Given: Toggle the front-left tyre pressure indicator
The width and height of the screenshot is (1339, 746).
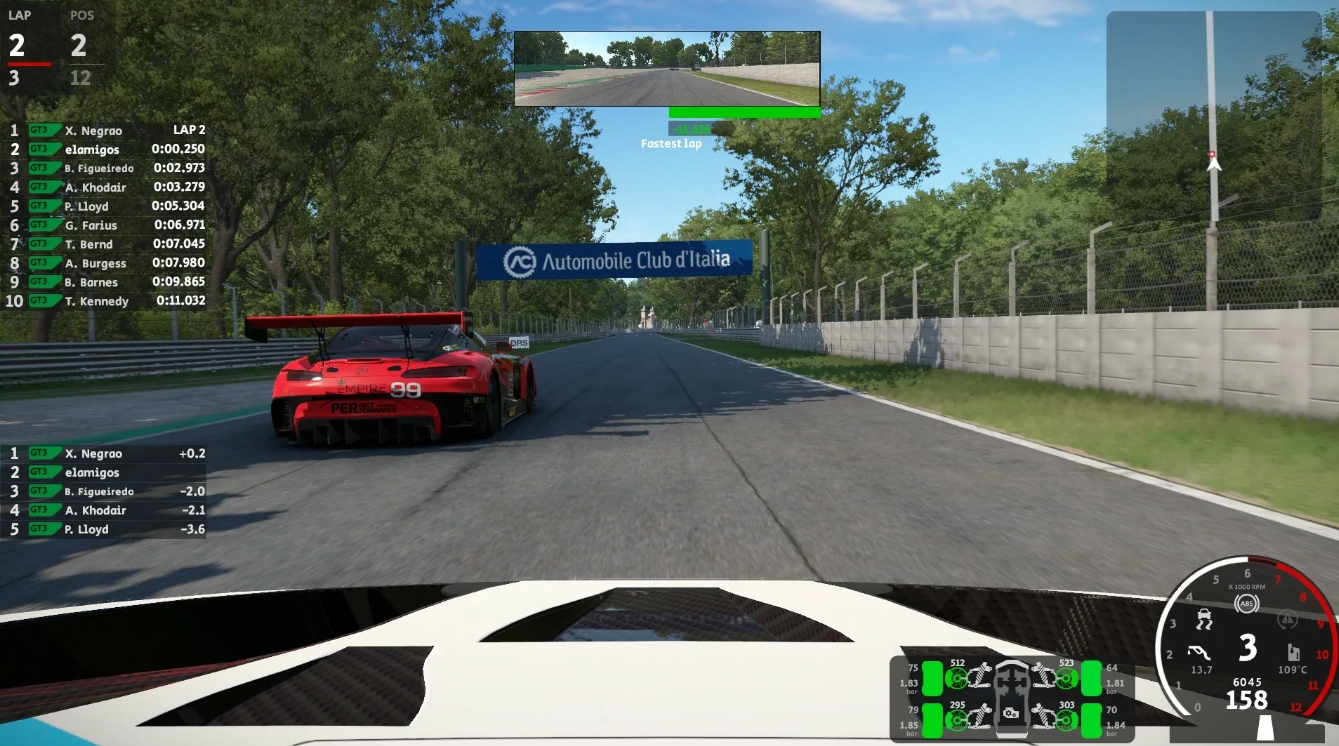Looking at the screenshot, I should point(932,678).
